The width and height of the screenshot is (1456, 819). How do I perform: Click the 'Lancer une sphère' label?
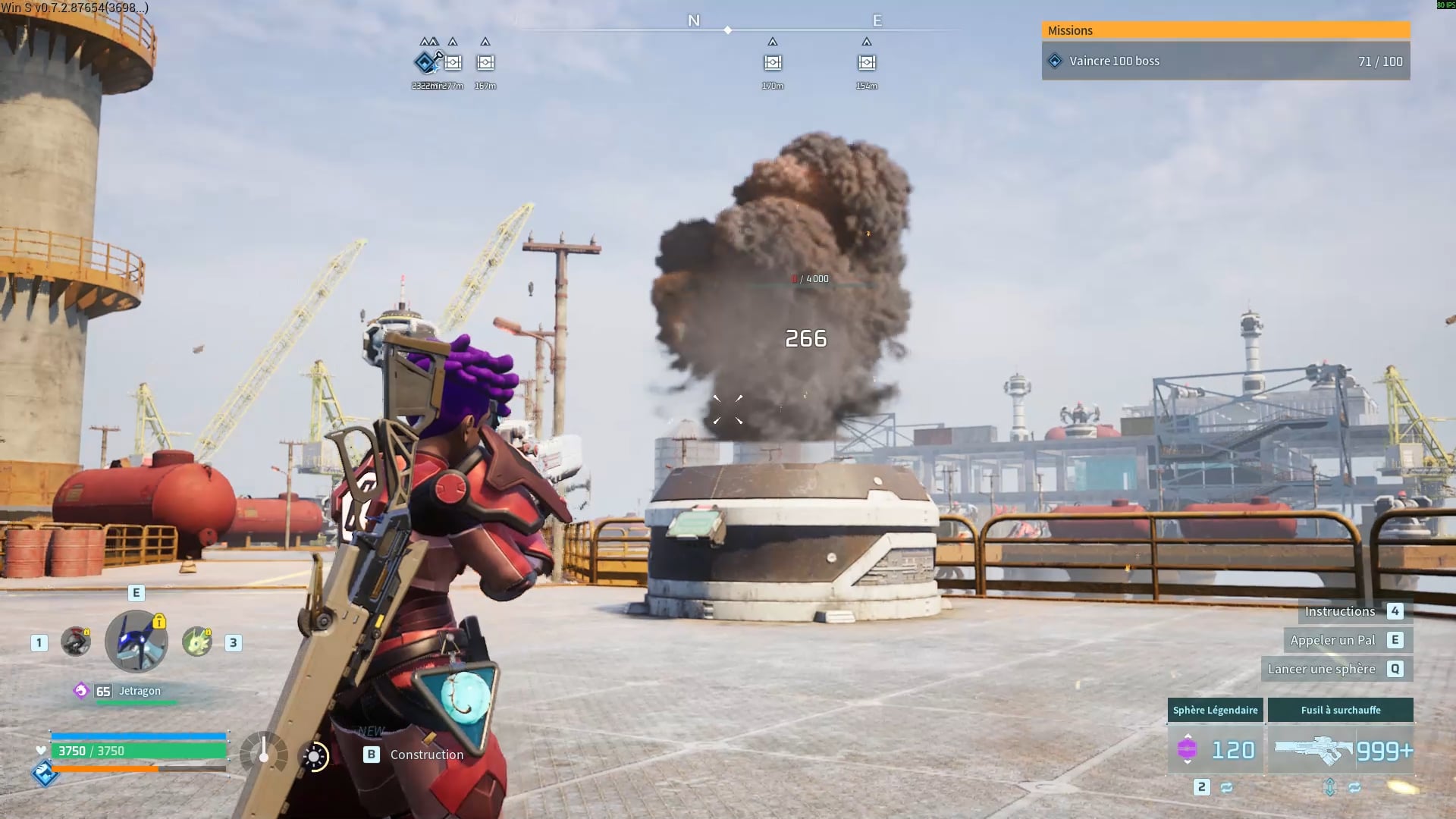[x=1321, y=669]
